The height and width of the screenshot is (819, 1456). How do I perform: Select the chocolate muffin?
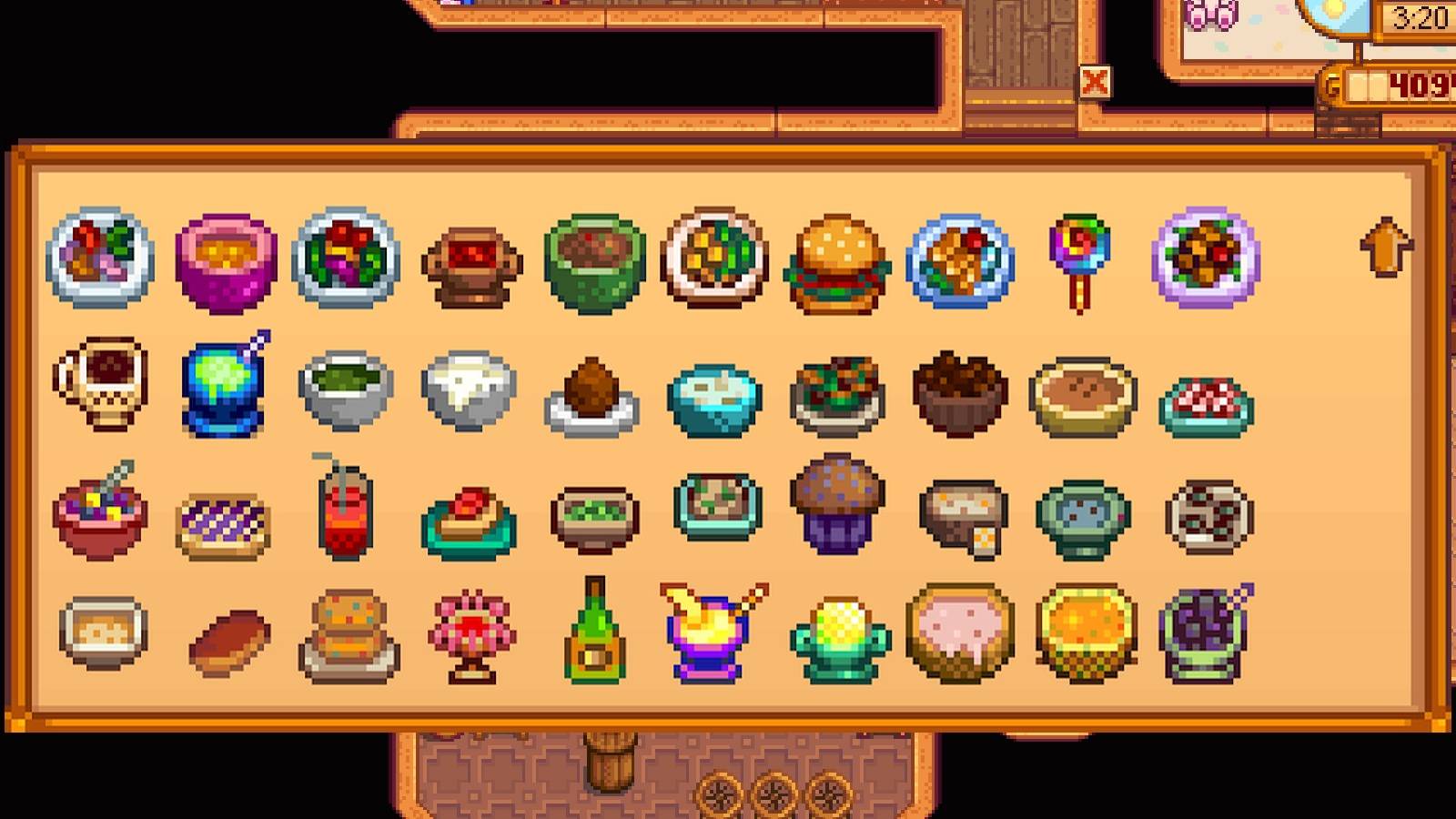[x=837, y=511]
